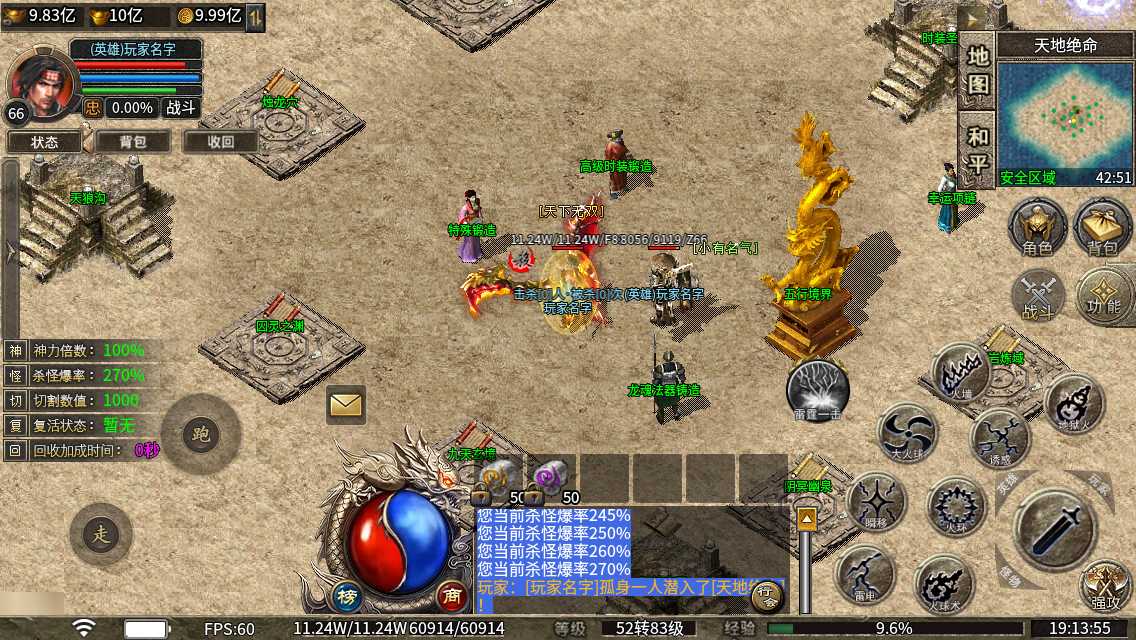Use the 瞬移 teleport skill
1136x640 pixels.
pos(876,502)
